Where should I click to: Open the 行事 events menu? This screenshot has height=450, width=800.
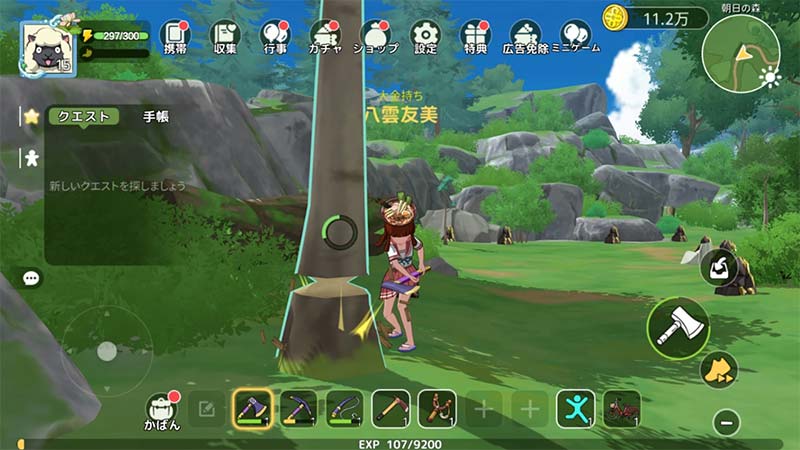[x=276, y=36]
